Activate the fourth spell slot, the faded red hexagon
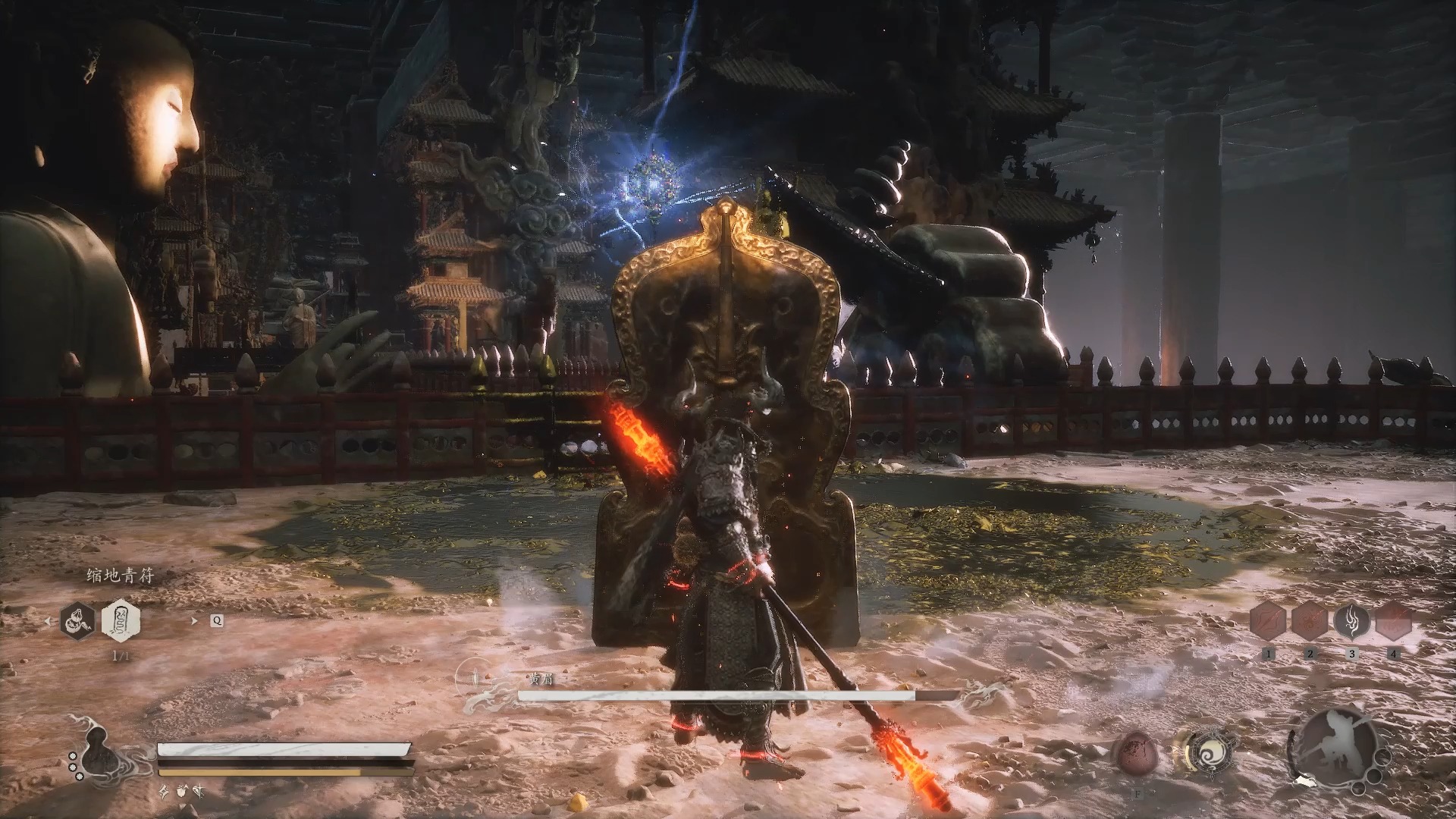The image size is (1456, 819). coord(1393,622)
